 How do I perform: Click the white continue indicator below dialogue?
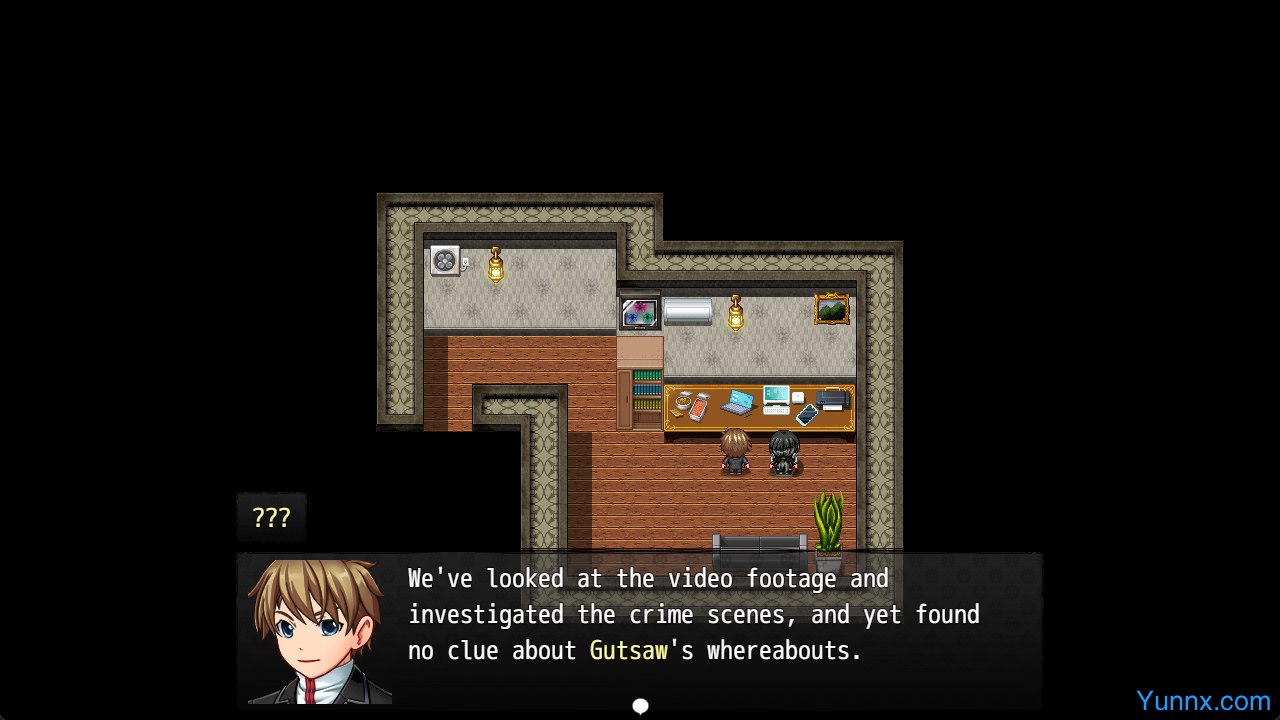click(641, 706)
